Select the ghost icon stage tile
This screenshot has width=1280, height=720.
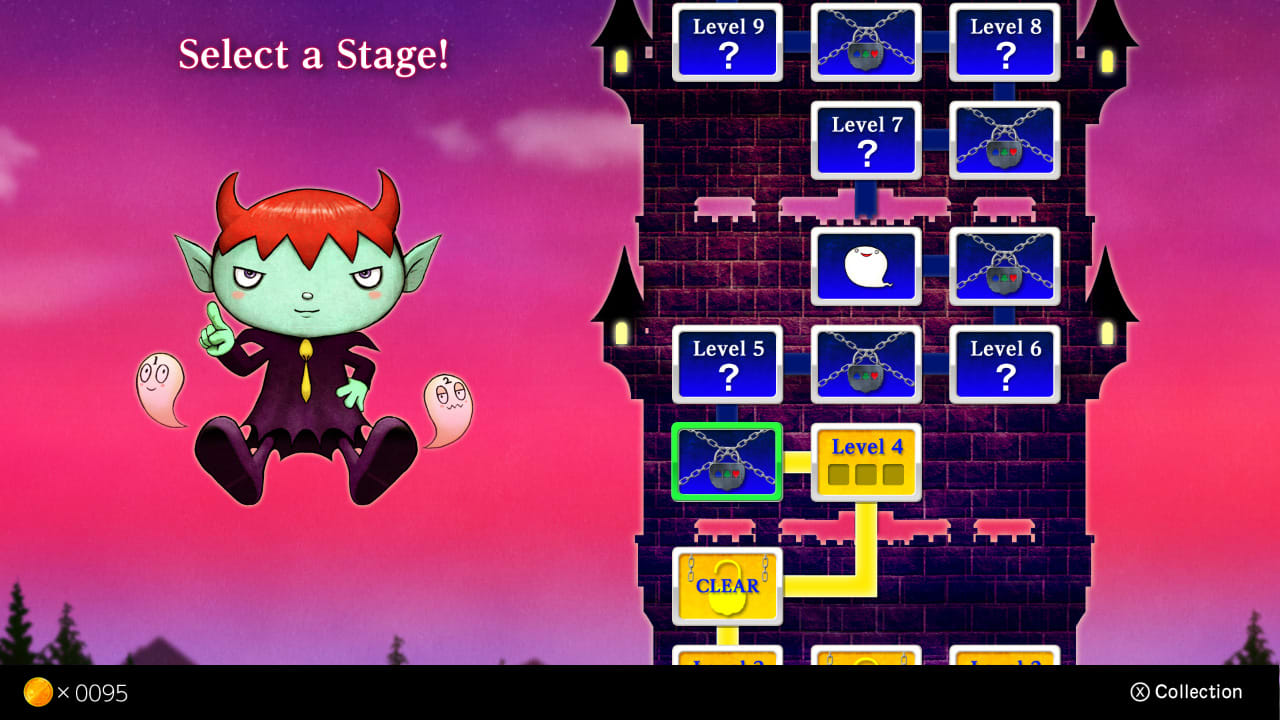(x=866, y=266)
